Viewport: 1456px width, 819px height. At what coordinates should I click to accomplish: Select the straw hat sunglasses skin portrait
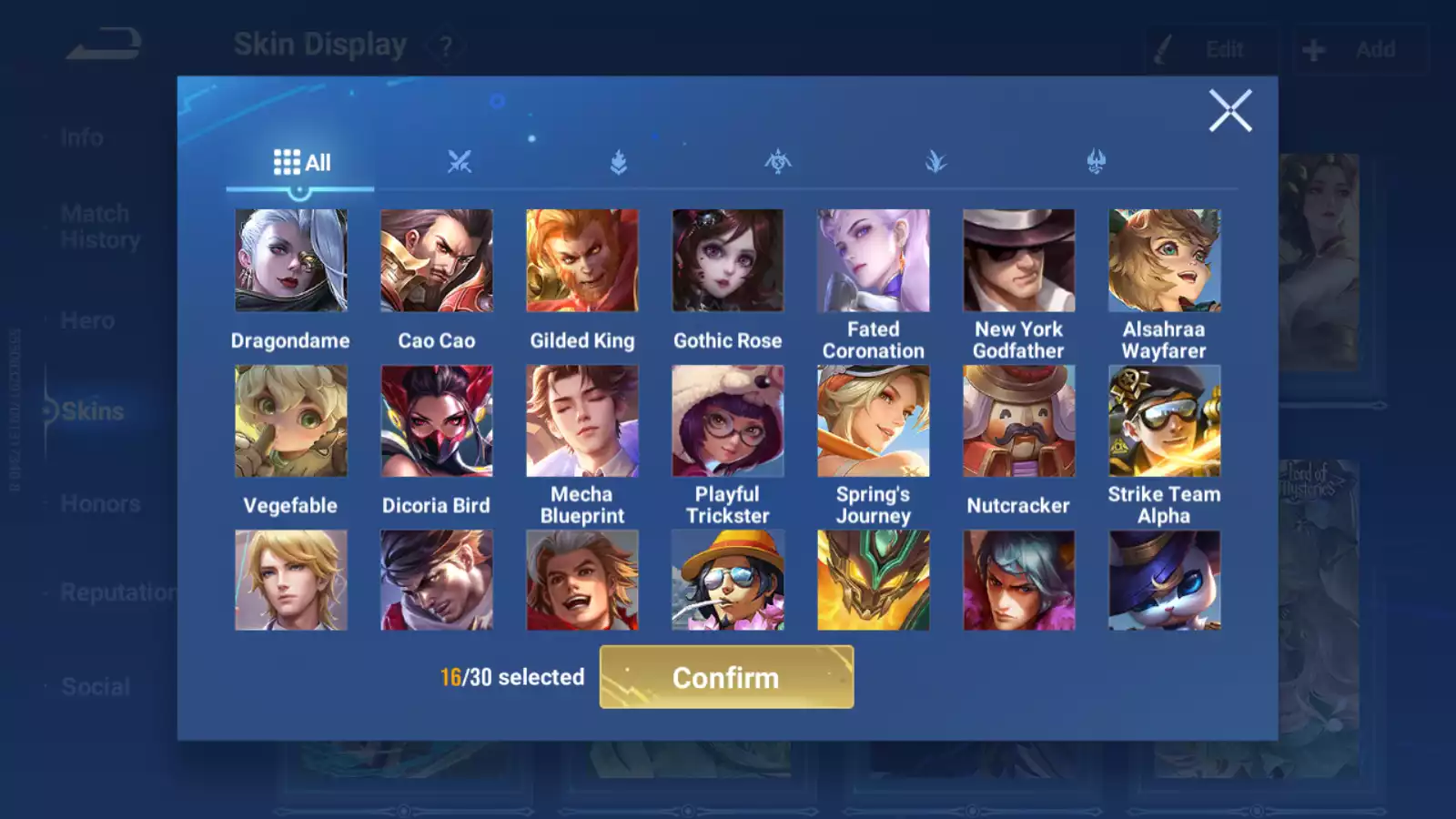click(727, 581)
